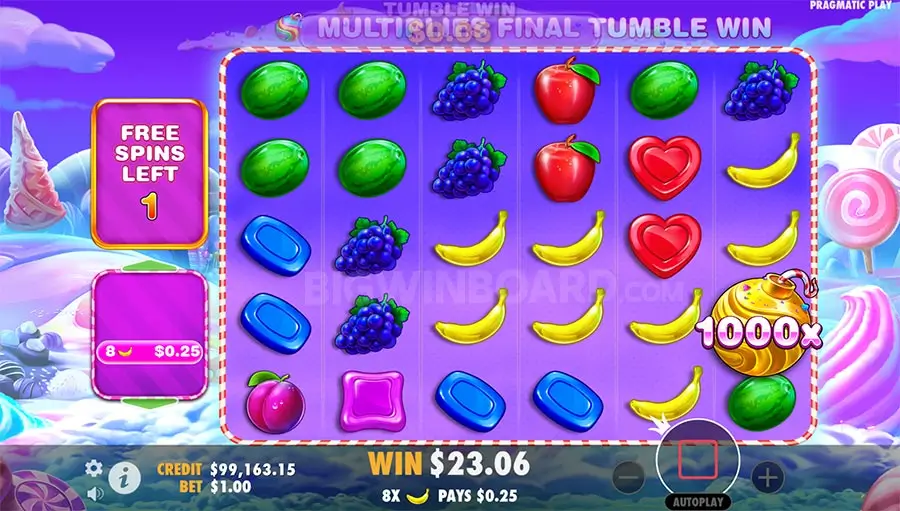Click the round stop spin button
900x511 pixels.
coord(697,459)
